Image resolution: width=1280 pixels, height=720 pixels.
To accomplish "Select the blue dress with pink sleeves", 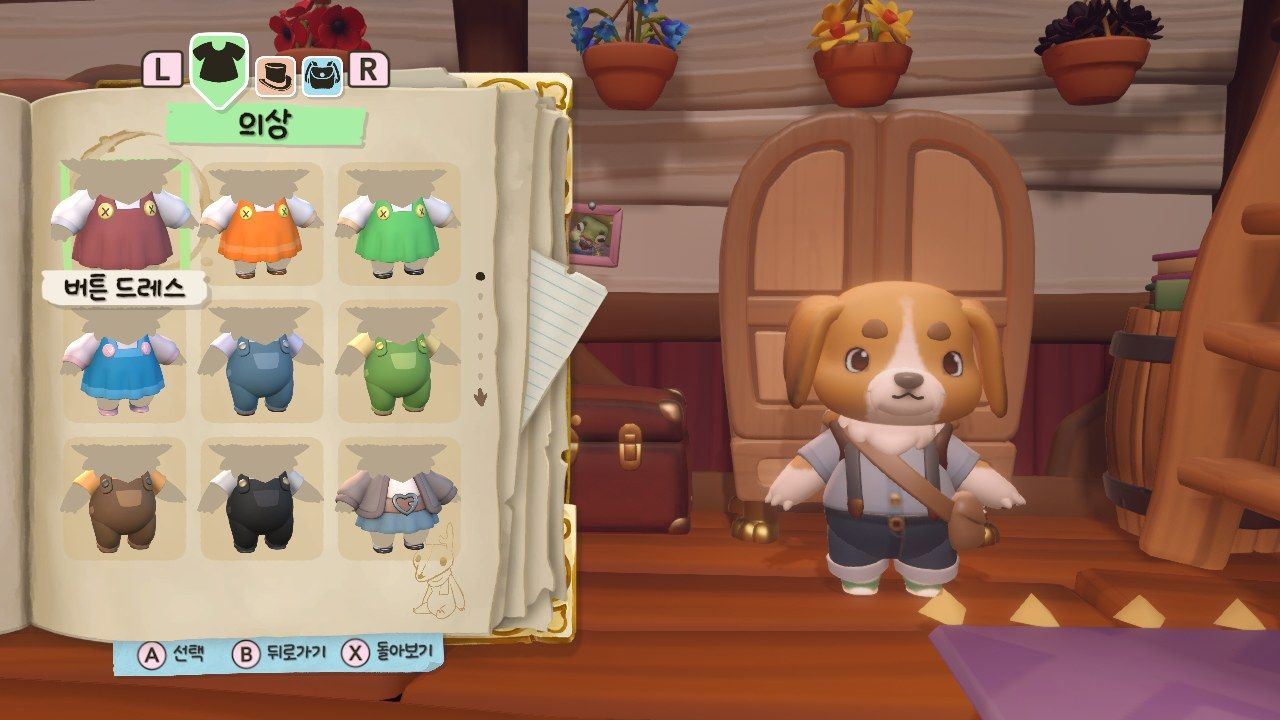I will point(124,361).
